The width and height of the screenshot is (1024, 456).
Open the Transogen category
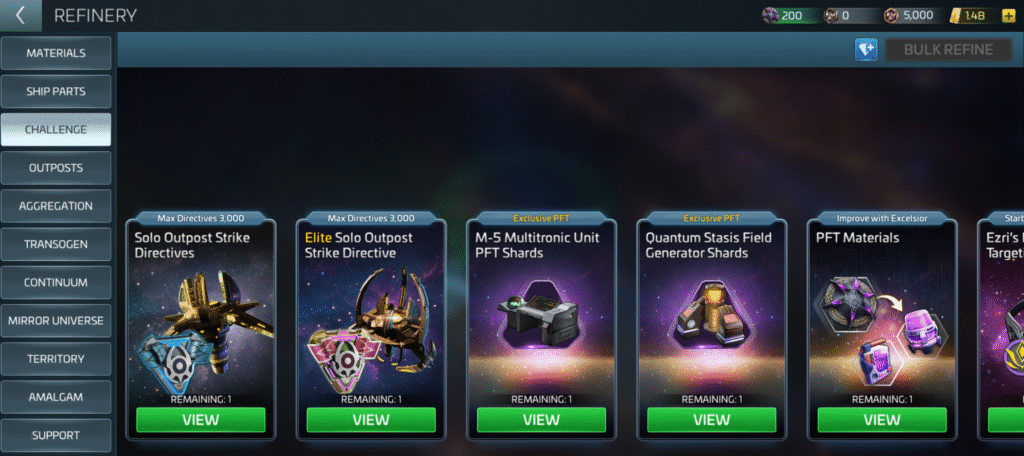(56, 244)
